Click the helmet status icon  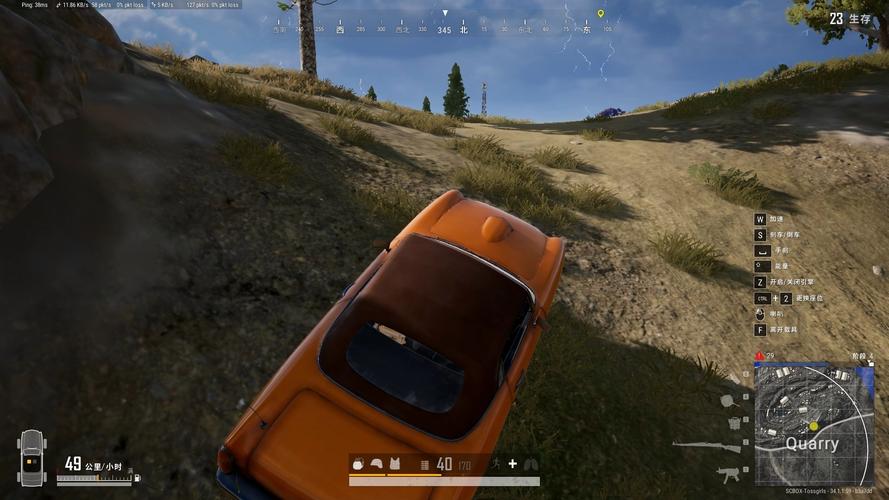click(377, 464)
